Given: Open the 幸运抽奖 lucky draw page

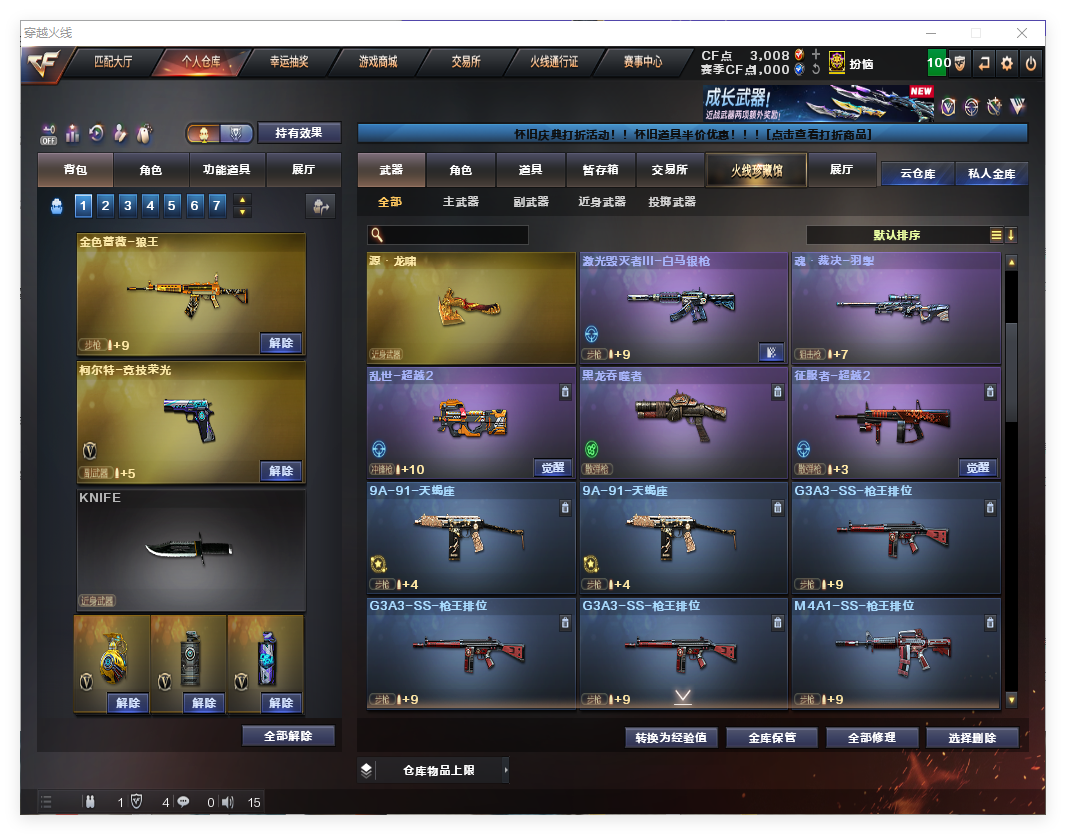Looking at the screenshot, I should tap(289, 62).
